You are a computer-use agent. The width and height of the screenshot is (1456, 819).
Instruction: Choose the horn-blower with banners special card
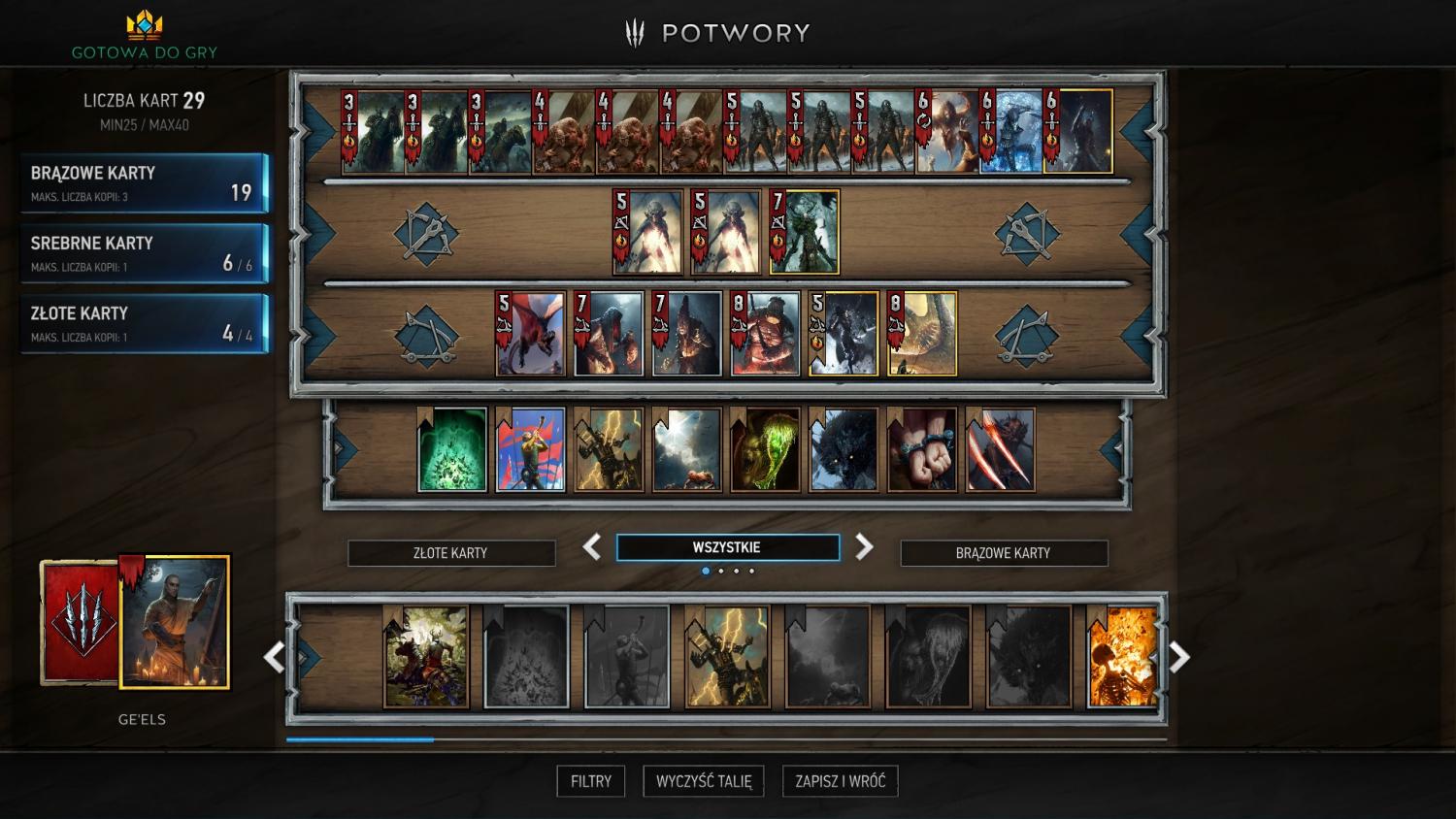pyautogui.click(x=531, y=450)
